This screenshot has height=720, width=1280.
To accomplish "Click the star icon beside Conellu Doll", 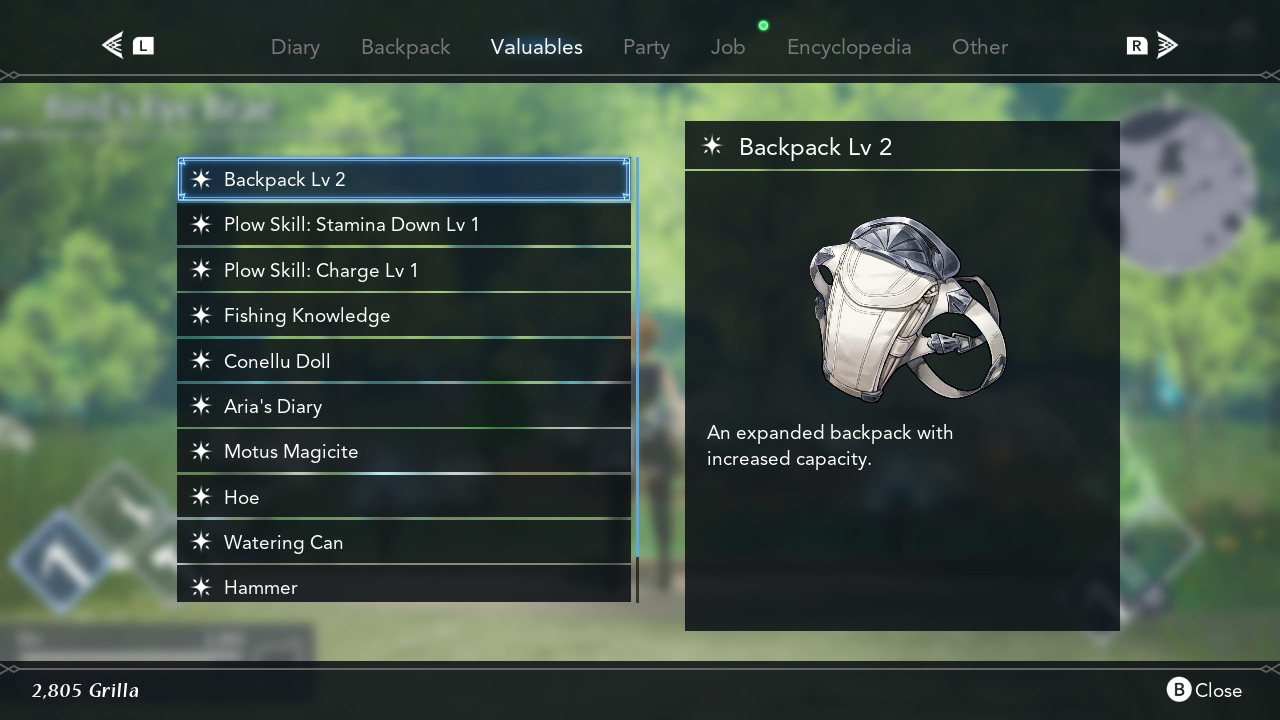I will coord(200,361).
